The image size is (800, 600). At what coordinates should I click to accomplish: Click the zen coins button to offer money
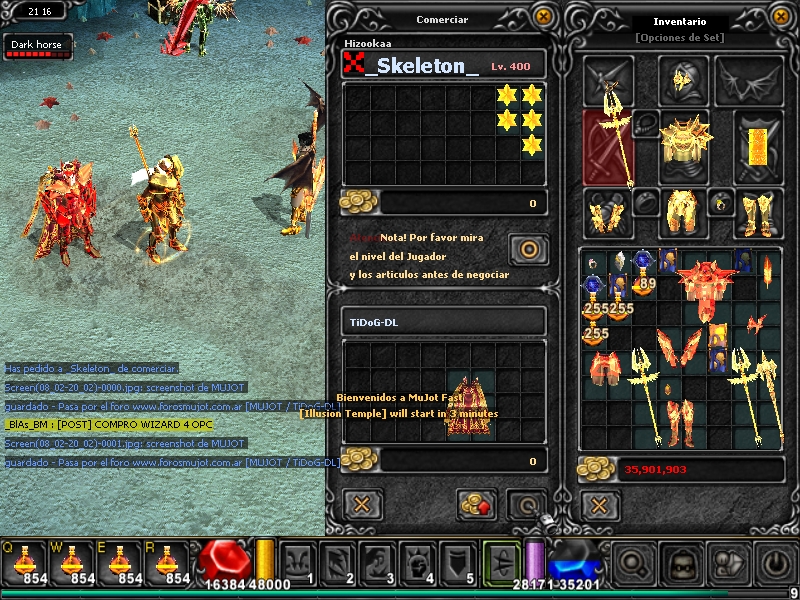pos(477,504)
